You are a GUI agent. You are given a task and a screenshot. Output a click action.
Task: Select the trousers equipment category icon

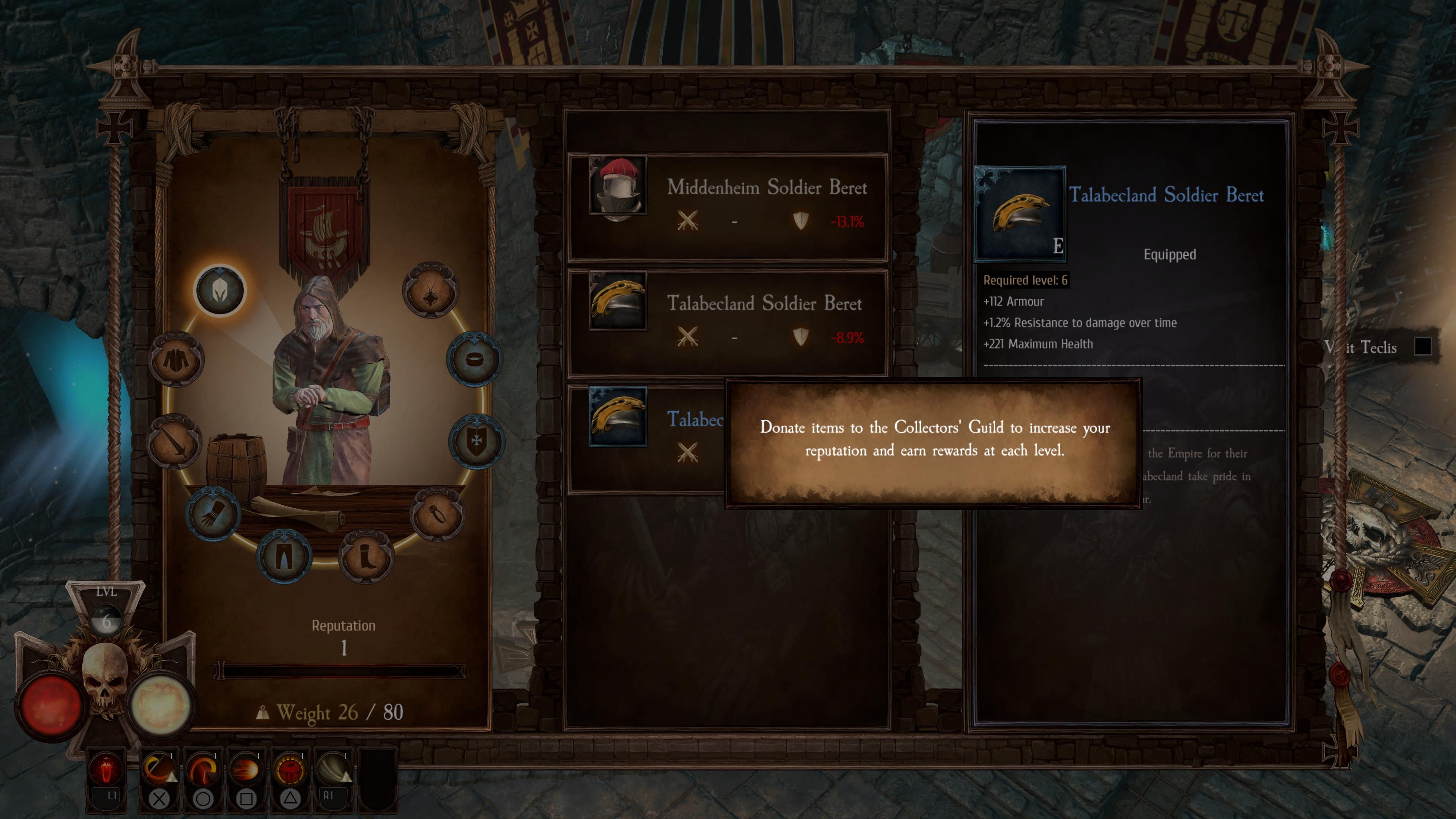pyautogui.click(x=282, y=554)
